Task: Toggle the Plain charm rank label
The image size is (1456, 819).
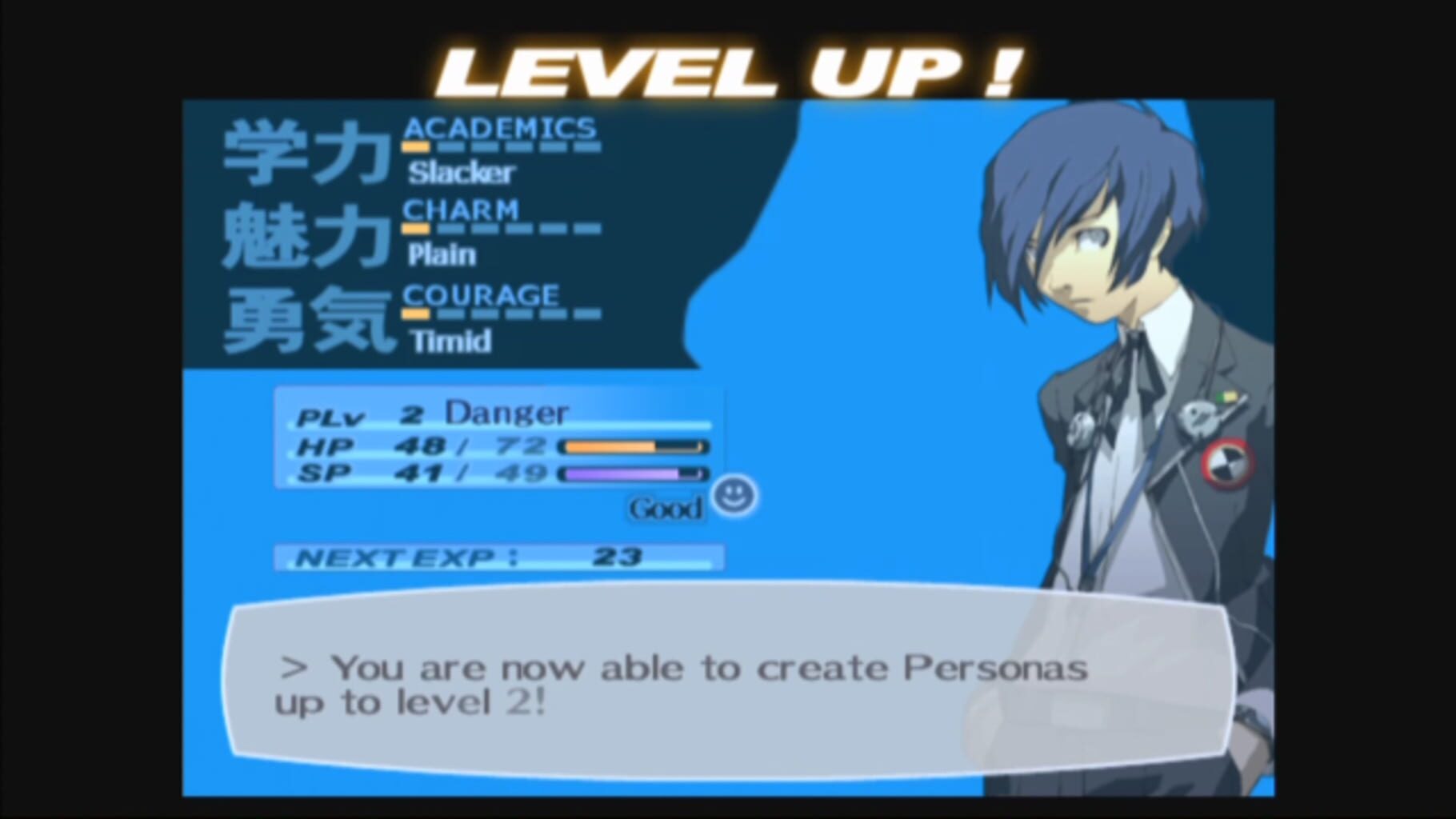Action: [441, 255]
